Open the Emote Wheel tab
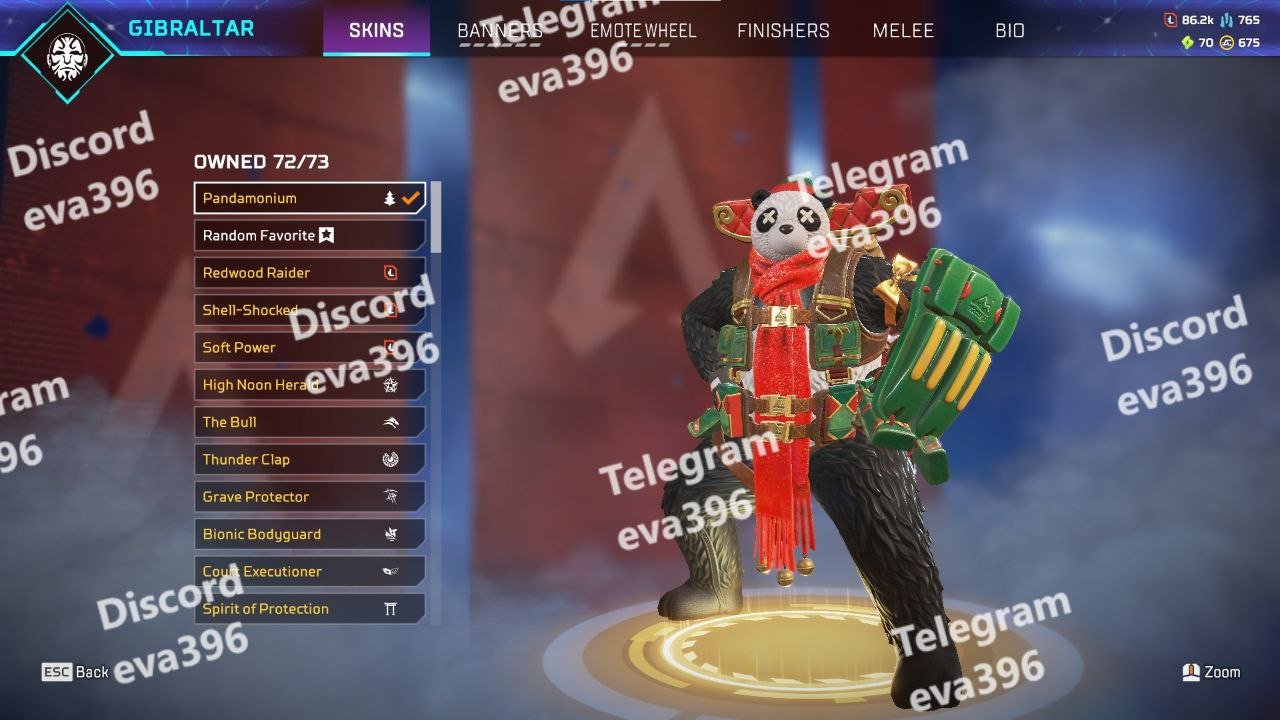This screenshot has width=1280, height=720. tap(643, 31)
